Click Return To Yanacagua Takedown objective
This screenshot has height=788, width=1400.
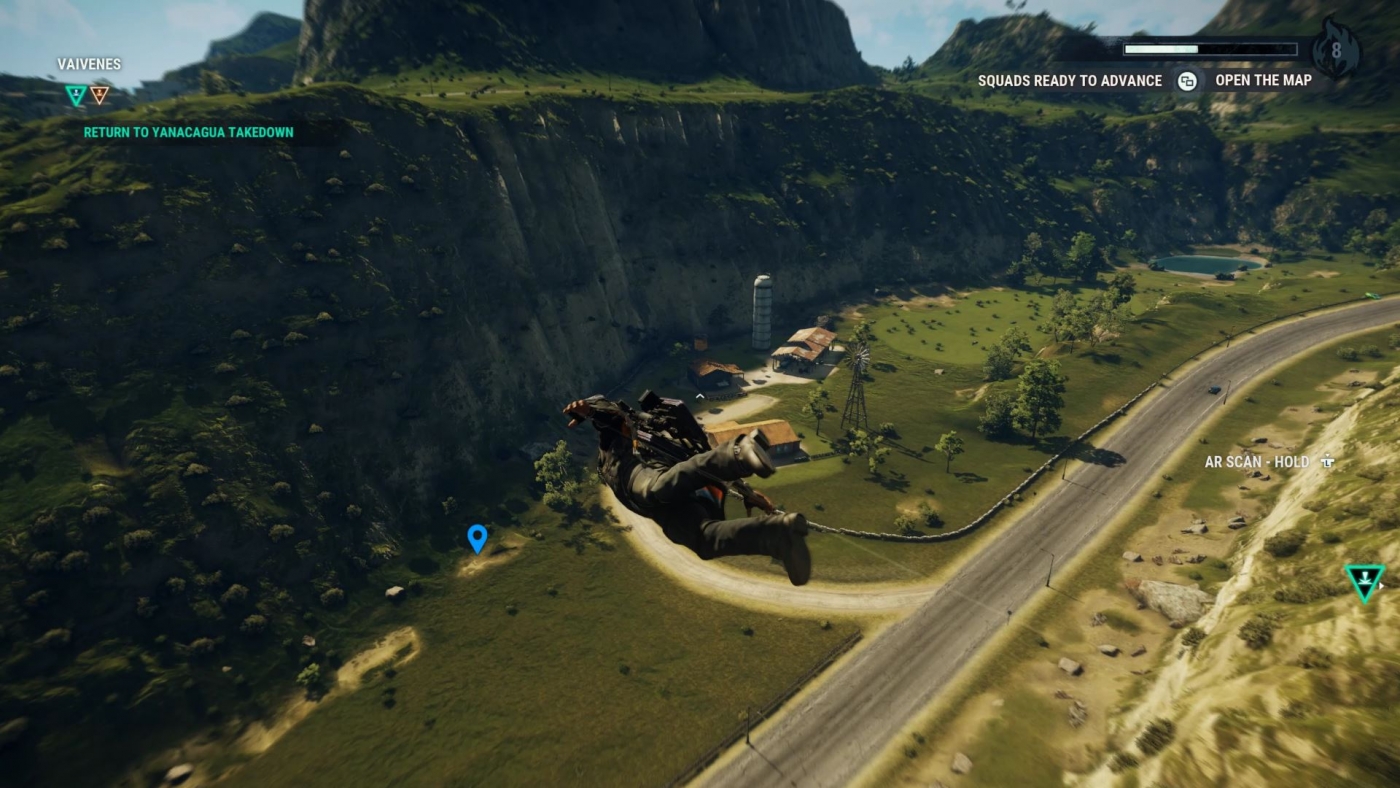(x=188, y=131)
